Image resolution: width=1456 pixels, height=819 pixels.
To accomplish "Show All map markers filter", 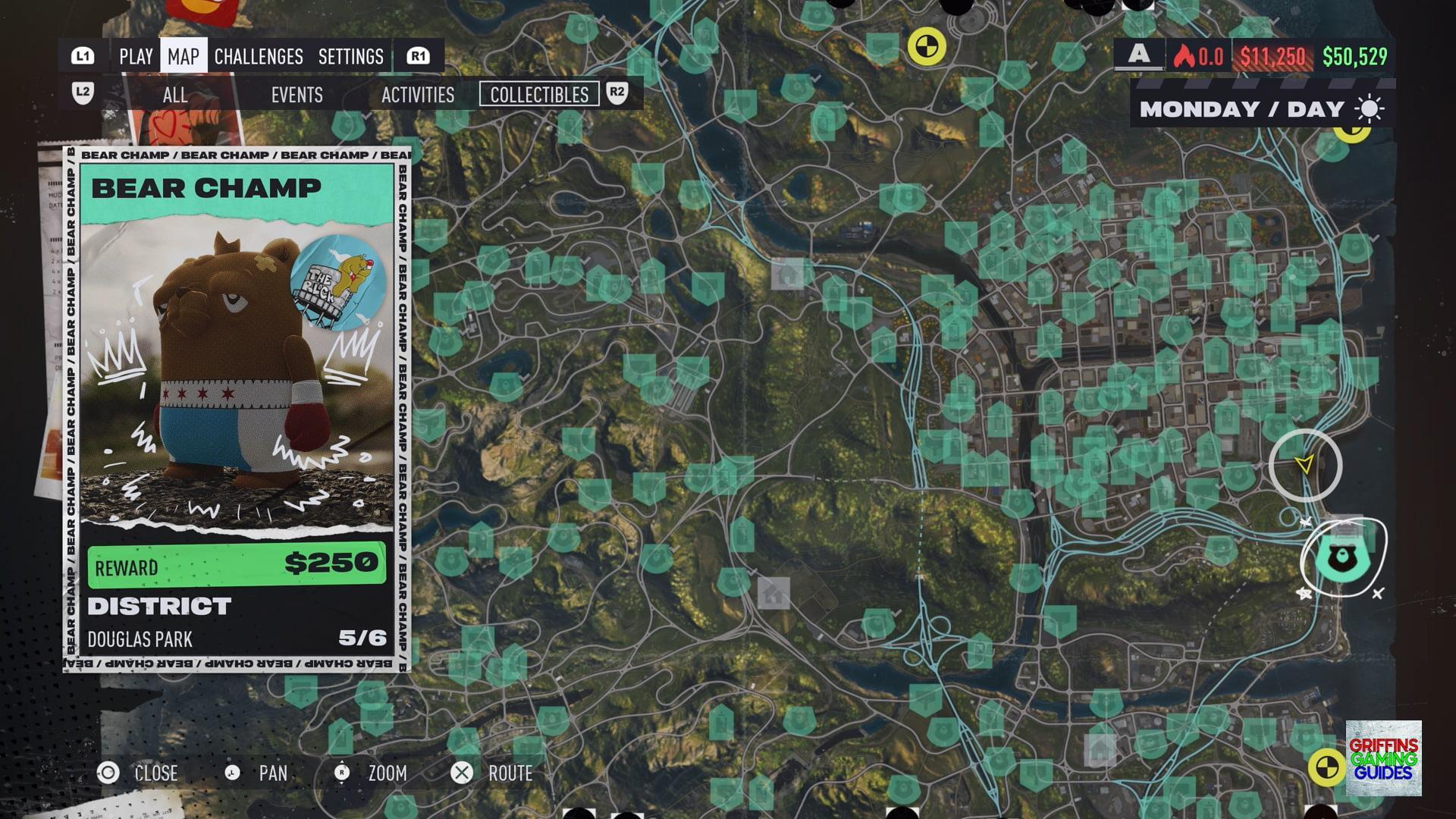I will point(174,95).
